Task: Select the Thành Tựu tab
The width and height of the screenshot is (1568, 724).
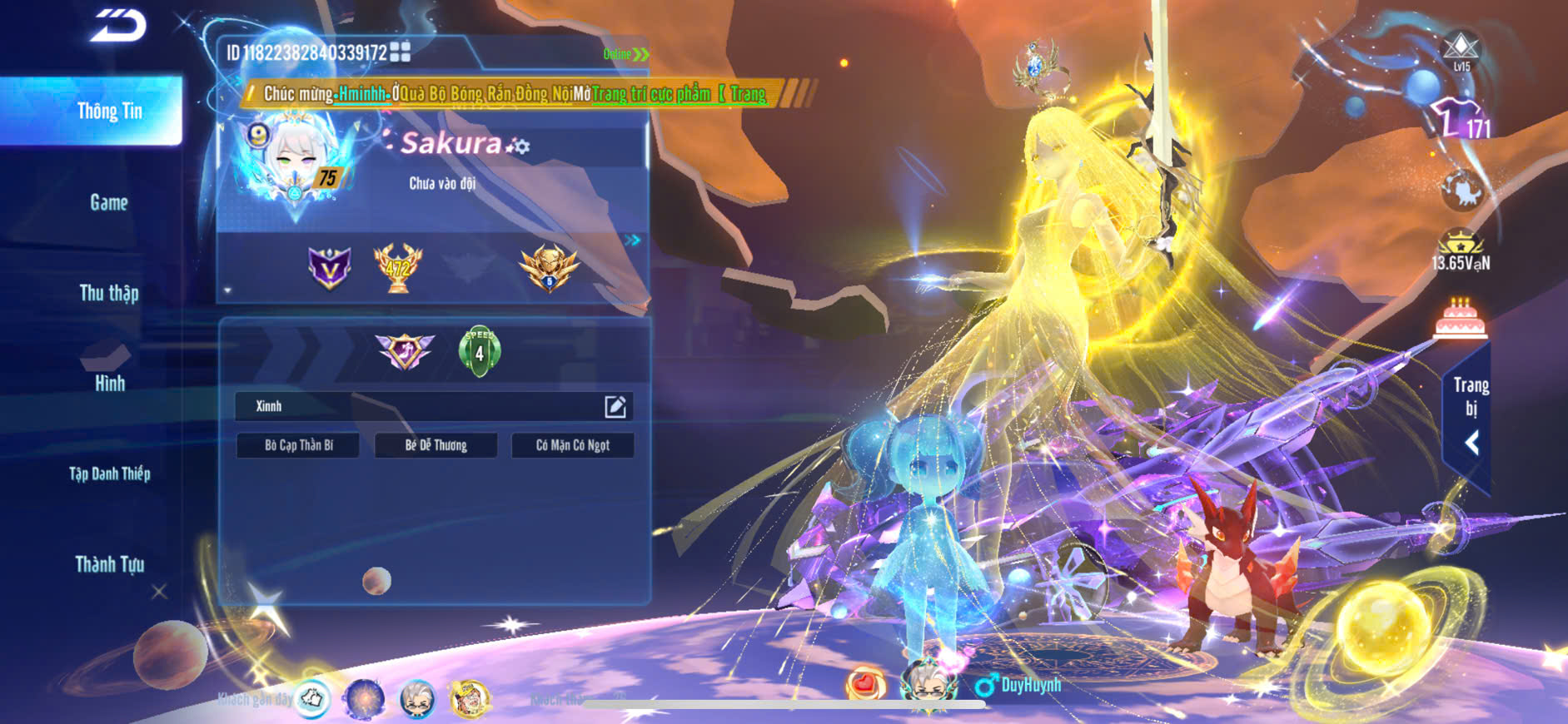Action: pyautogui.click(x=109, y=564)
